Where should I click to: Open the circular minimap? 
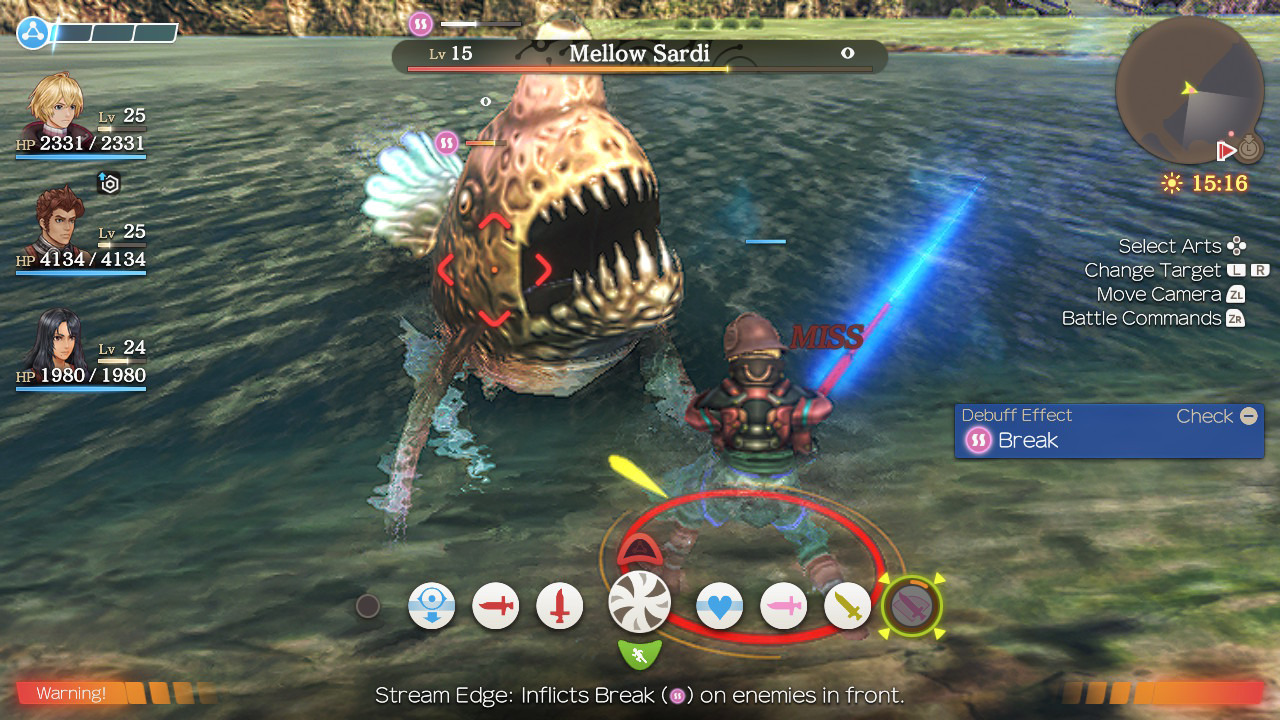click(x=1188, y=90)
